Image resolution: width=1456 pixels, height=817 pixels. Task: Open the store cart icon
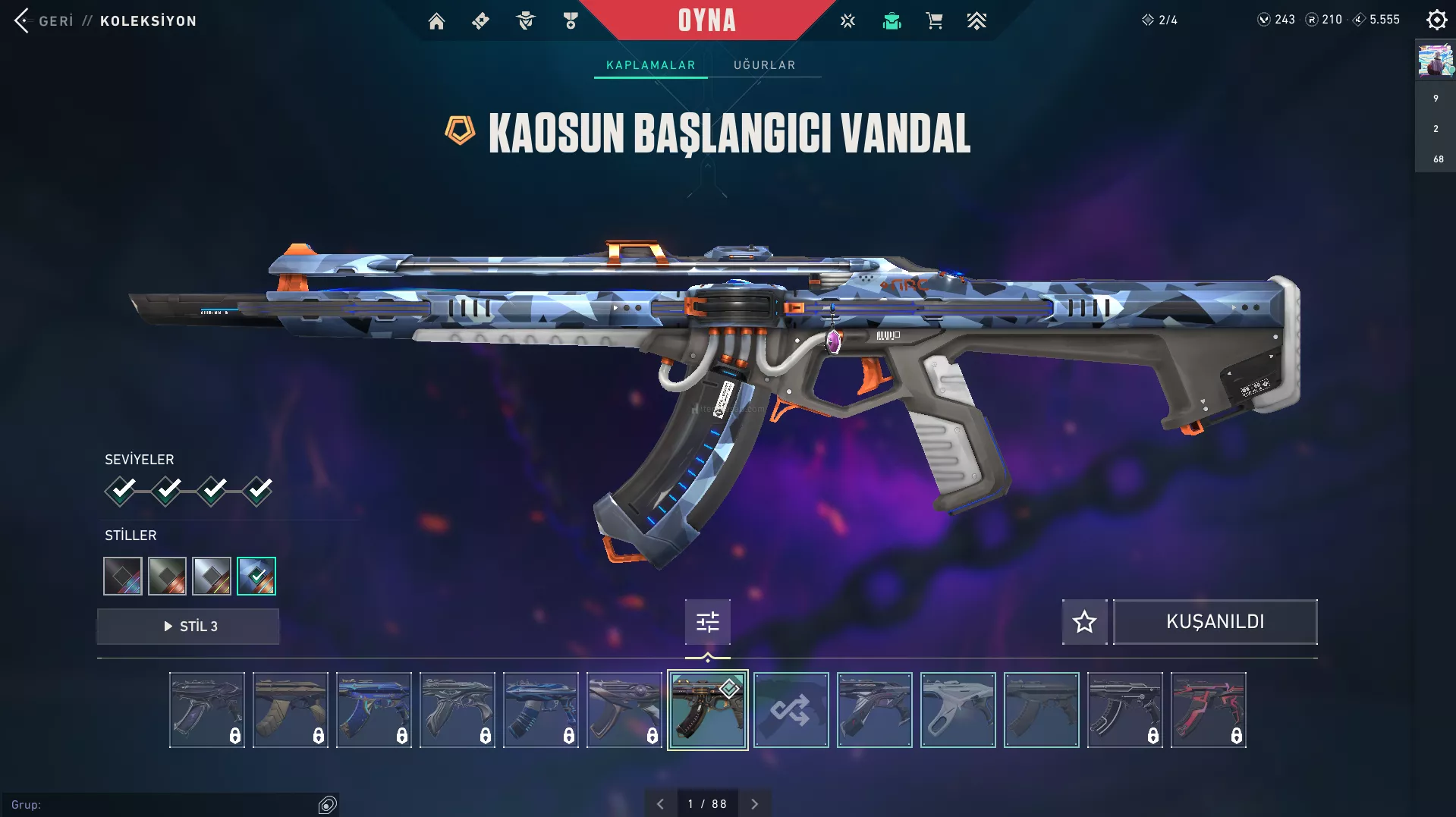click(x=934, y=21)
